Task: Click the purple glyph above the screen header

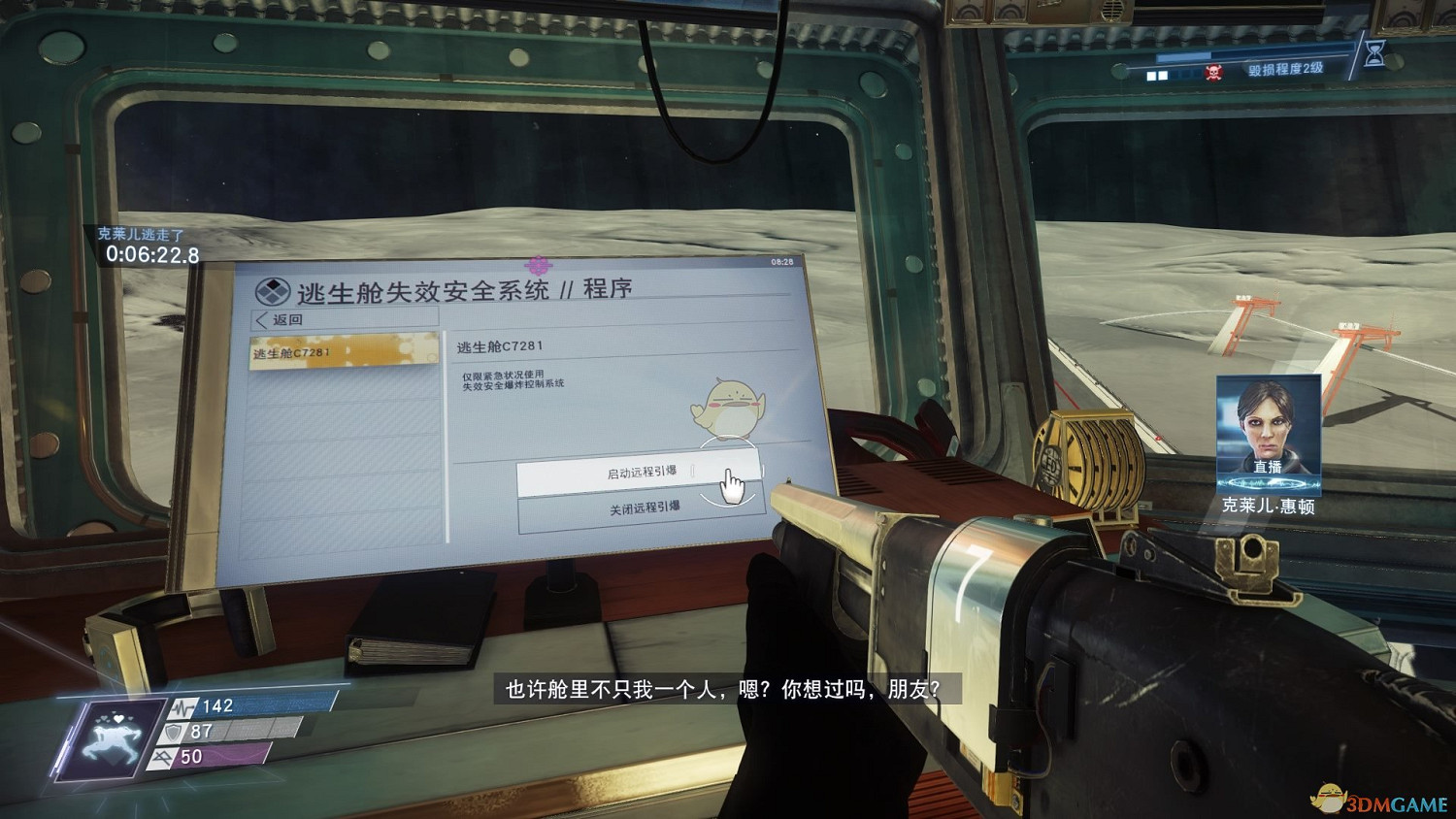Action: coord(538,264)
